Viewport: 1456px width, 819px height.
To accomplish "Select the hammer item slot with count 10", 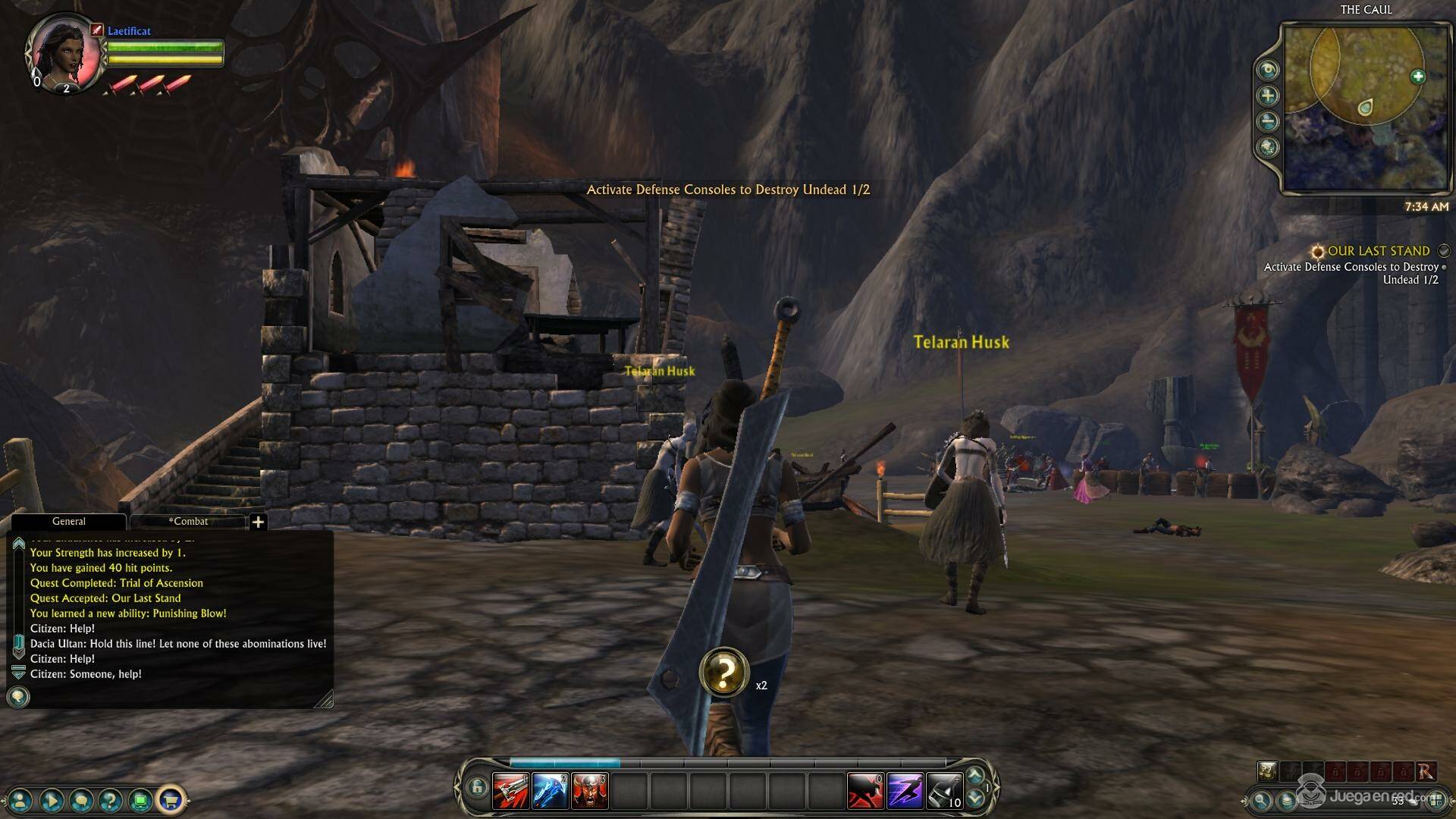I will tap(944, 791).
